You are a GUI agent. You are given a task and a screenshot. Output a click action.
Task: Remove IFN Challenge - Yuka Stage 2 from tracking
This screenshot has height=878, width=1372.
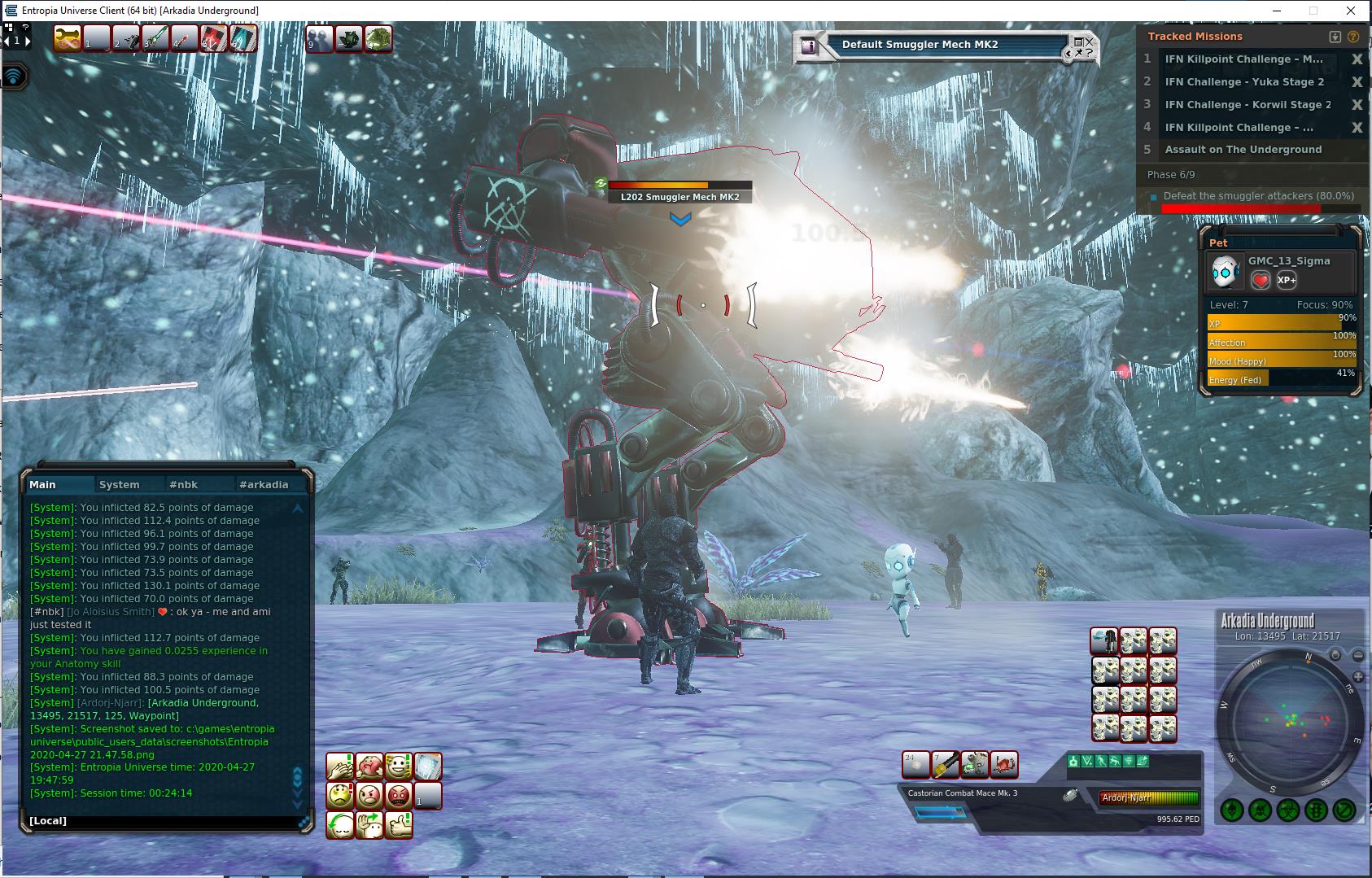[x=1357, y=82]
